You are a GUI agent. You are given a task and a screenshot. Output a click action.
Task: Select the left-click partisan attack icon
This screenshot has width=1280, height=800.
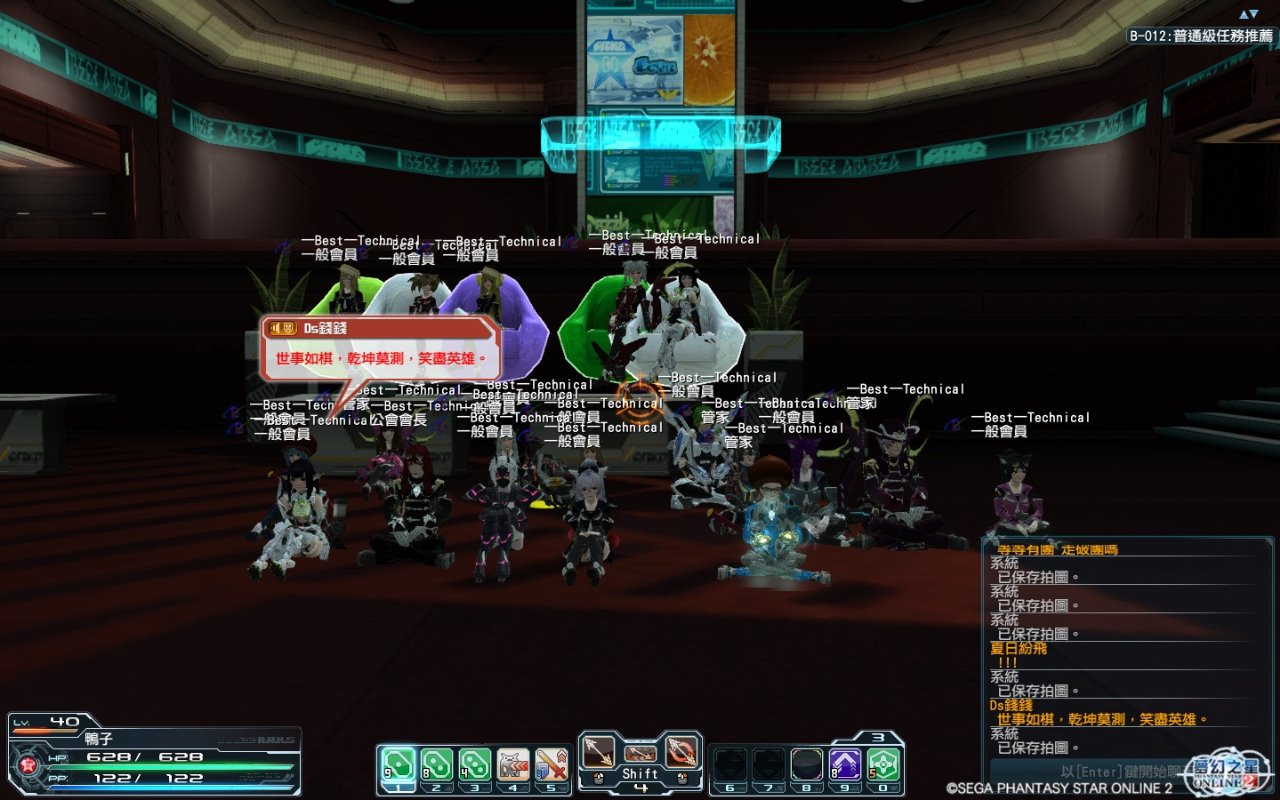click(x=600, y=750)
